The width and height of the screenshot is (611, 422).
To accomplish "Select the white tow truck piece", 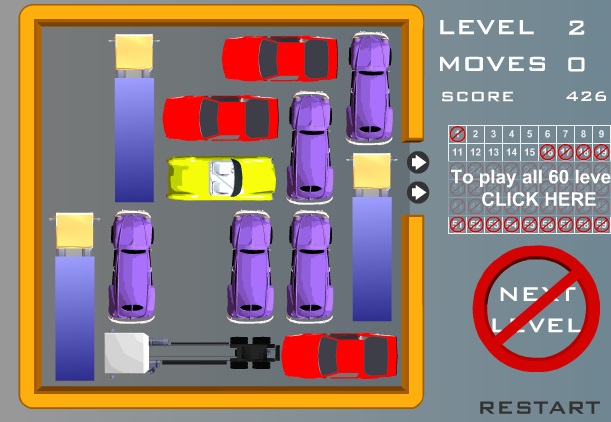I will point(190,354).
